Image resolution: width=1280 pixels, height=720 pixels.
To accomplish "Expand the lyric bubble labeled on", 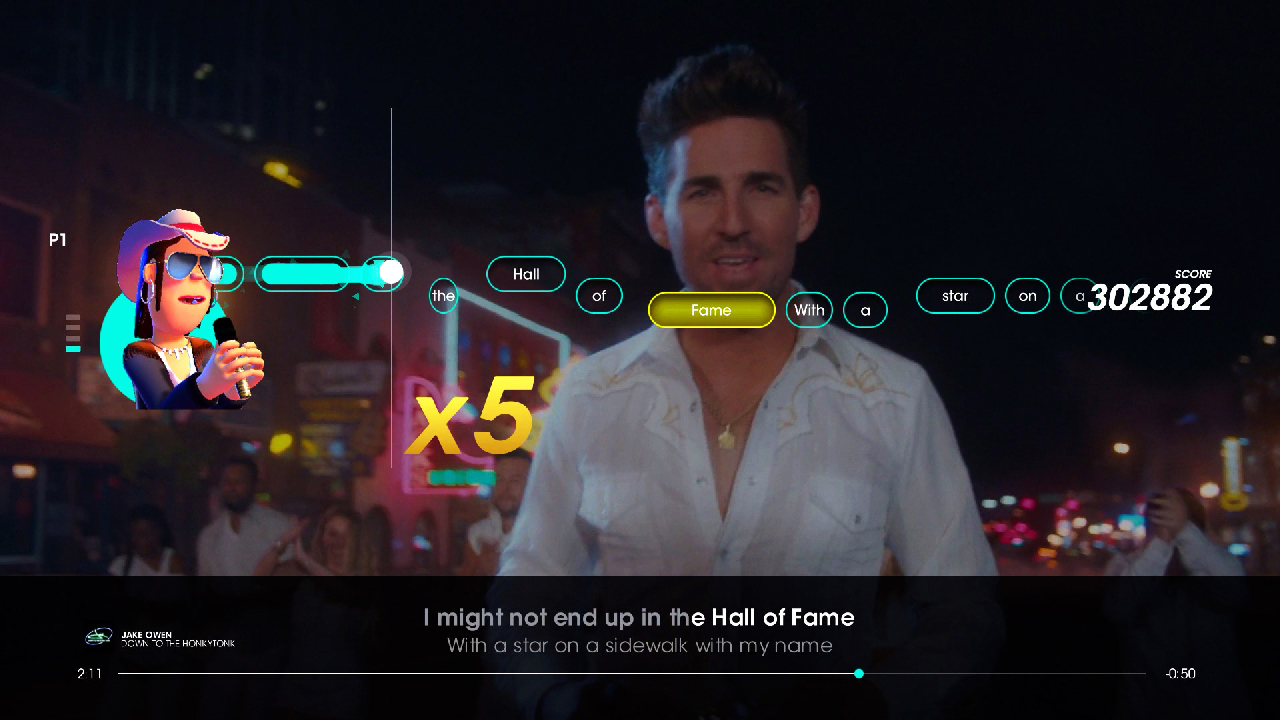I will 1027,296.
